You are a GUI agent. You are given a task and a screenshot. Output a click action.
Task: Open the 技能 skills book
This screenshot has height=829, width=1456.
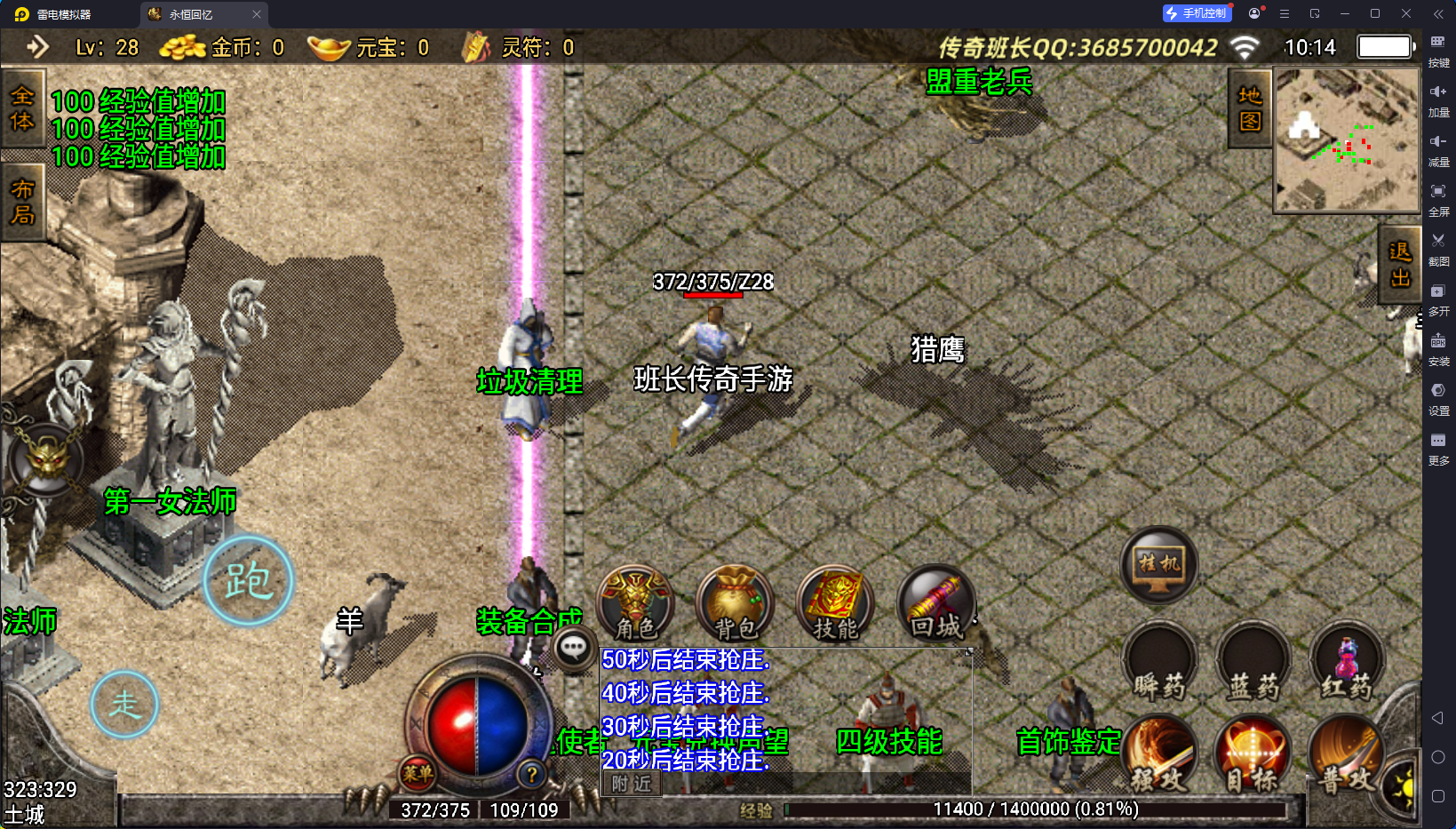(x=835, y=603)
